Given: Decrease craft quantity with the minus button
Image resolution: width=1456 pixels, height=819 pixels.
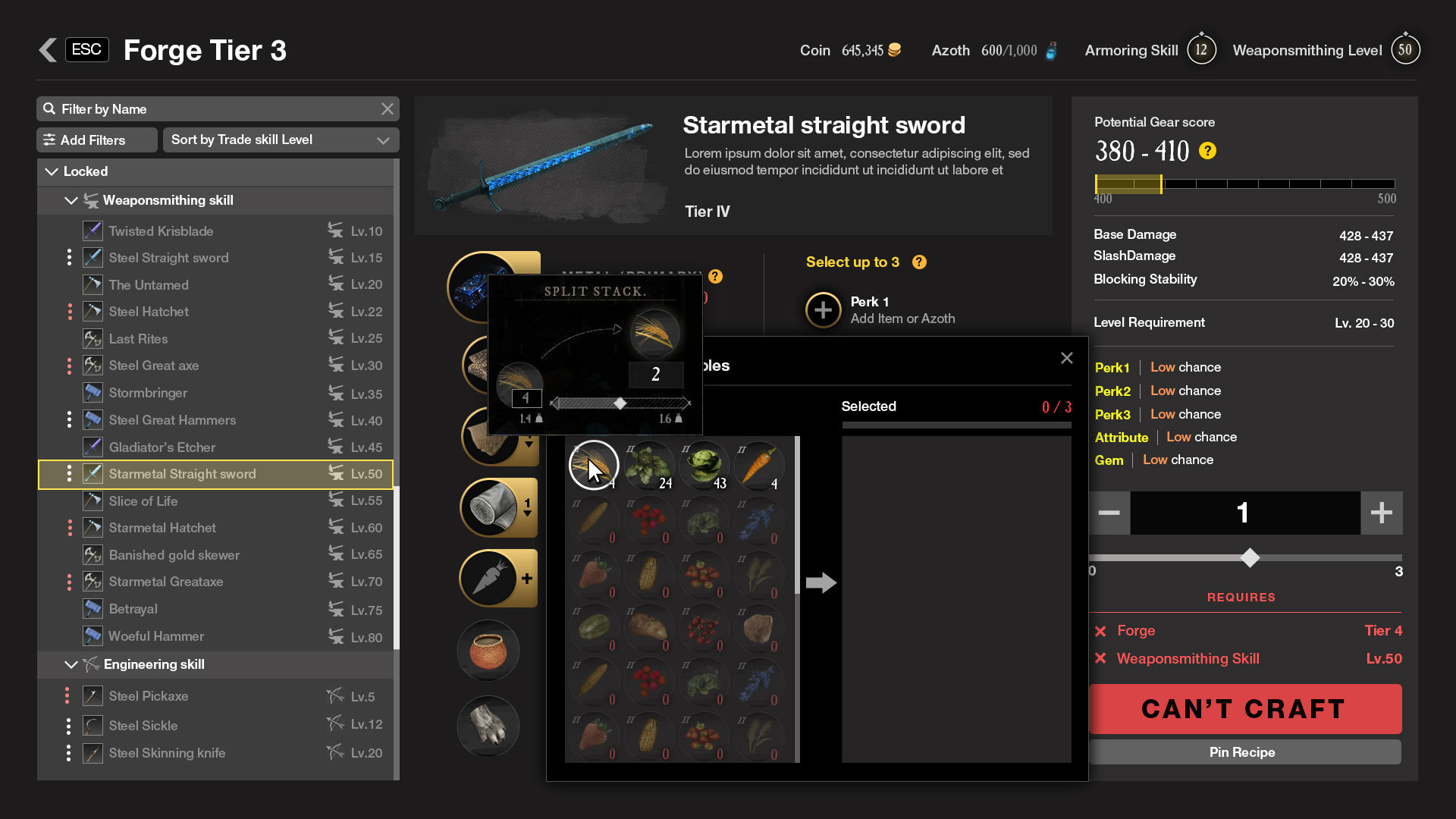Looking at the screenshot, I should click(x=1109, y=513).
